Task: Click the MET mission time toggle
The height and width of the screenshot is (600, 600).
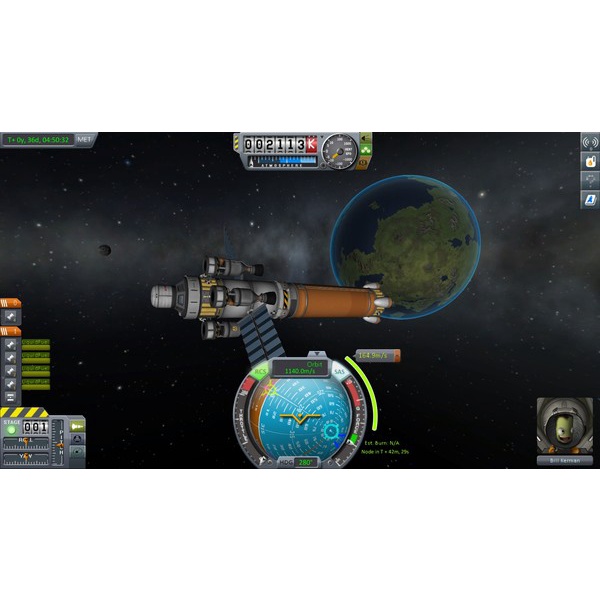Action: click(x=85, y=140)
